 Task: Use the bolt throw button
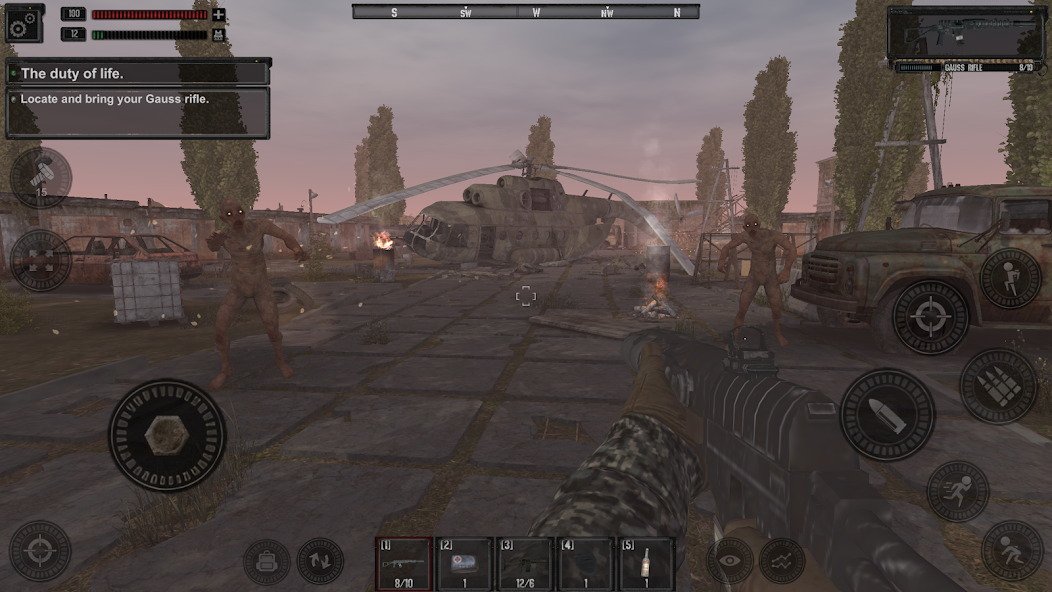[x=40, y=178]
